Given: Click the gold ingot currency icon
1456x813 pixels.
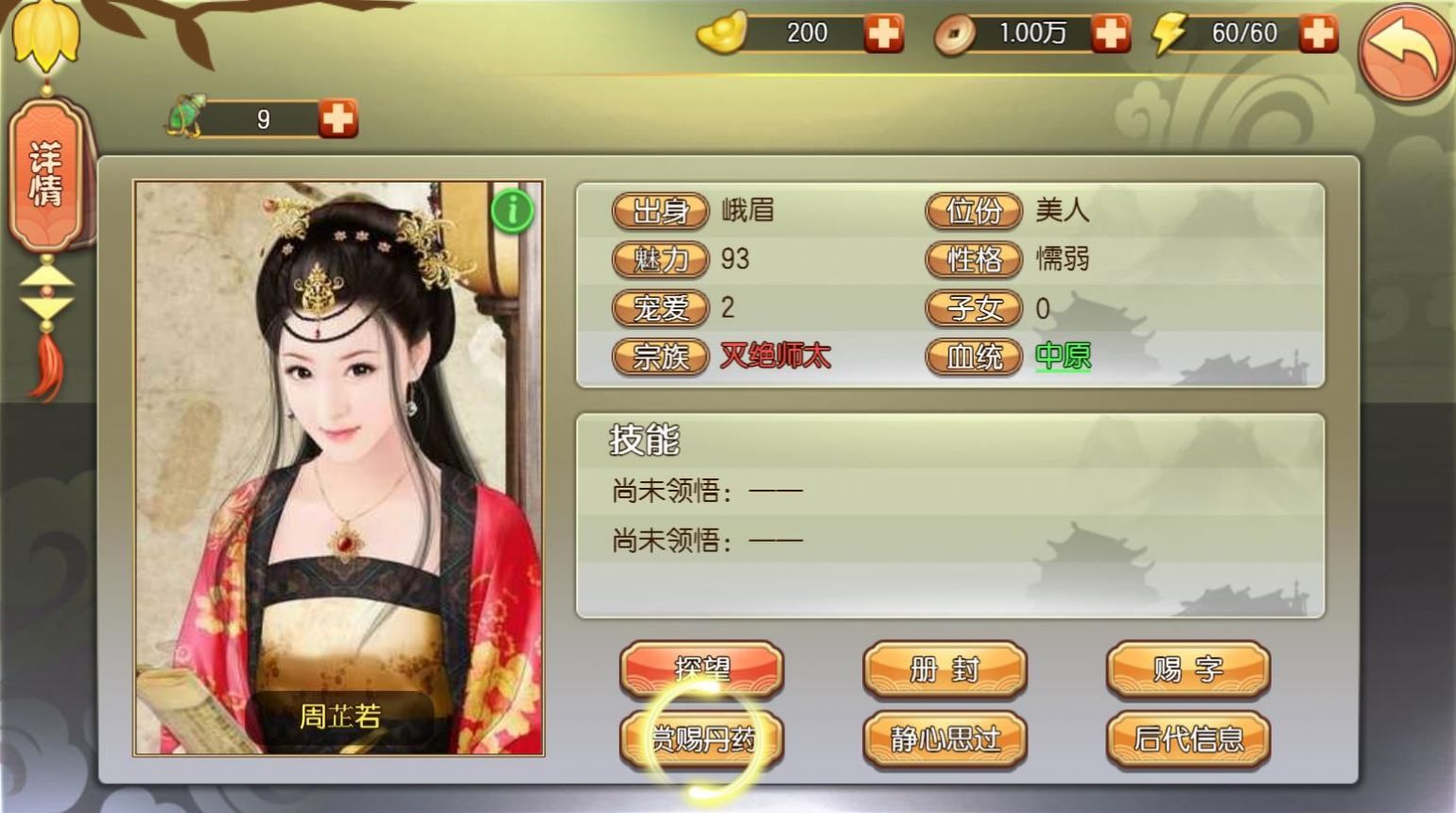Looking at the screenshot, I should (x=722, y=34).
